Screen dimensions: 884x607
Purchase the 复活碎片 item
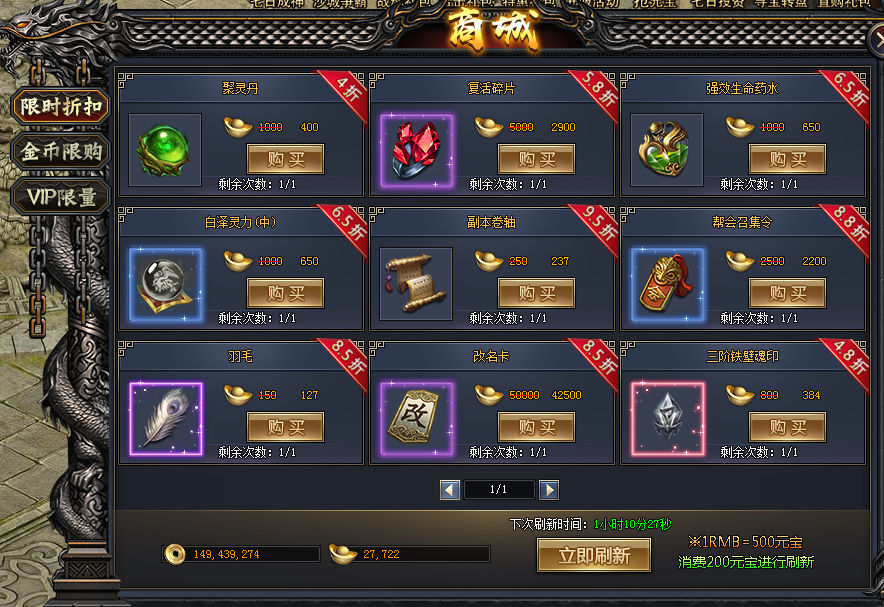point(536,159)
